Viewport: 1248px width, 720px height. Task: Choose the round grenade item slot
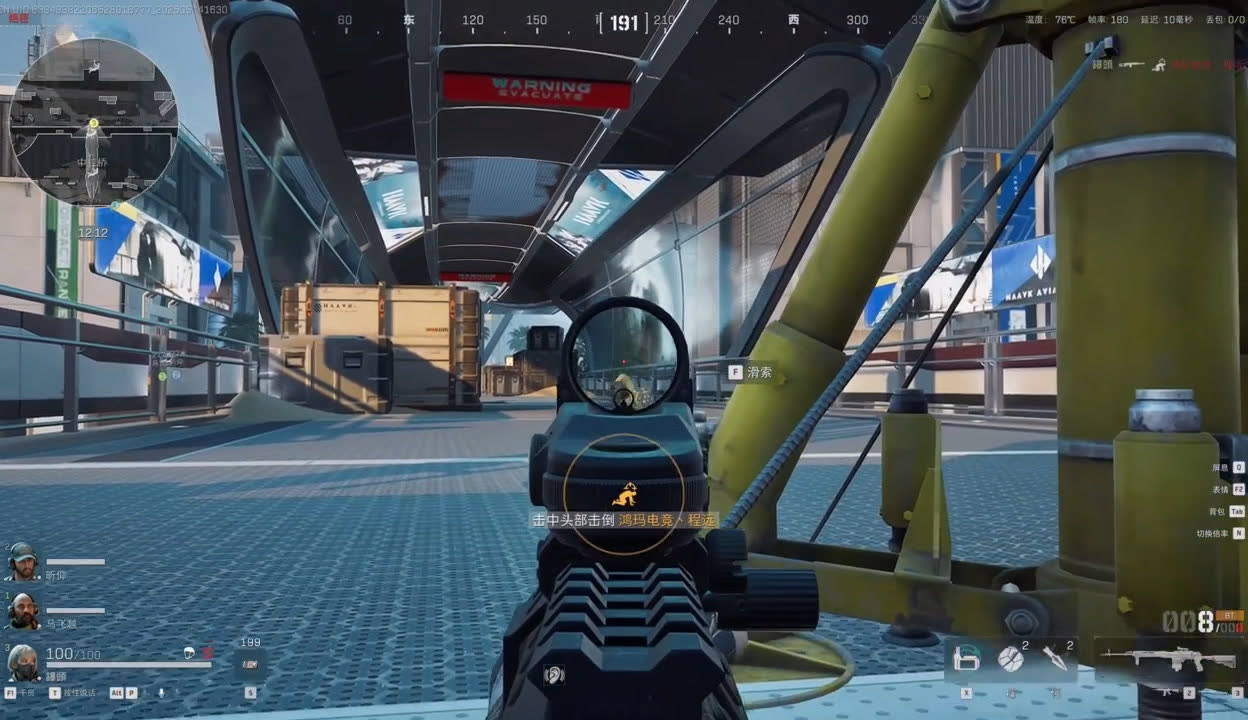1011,658
